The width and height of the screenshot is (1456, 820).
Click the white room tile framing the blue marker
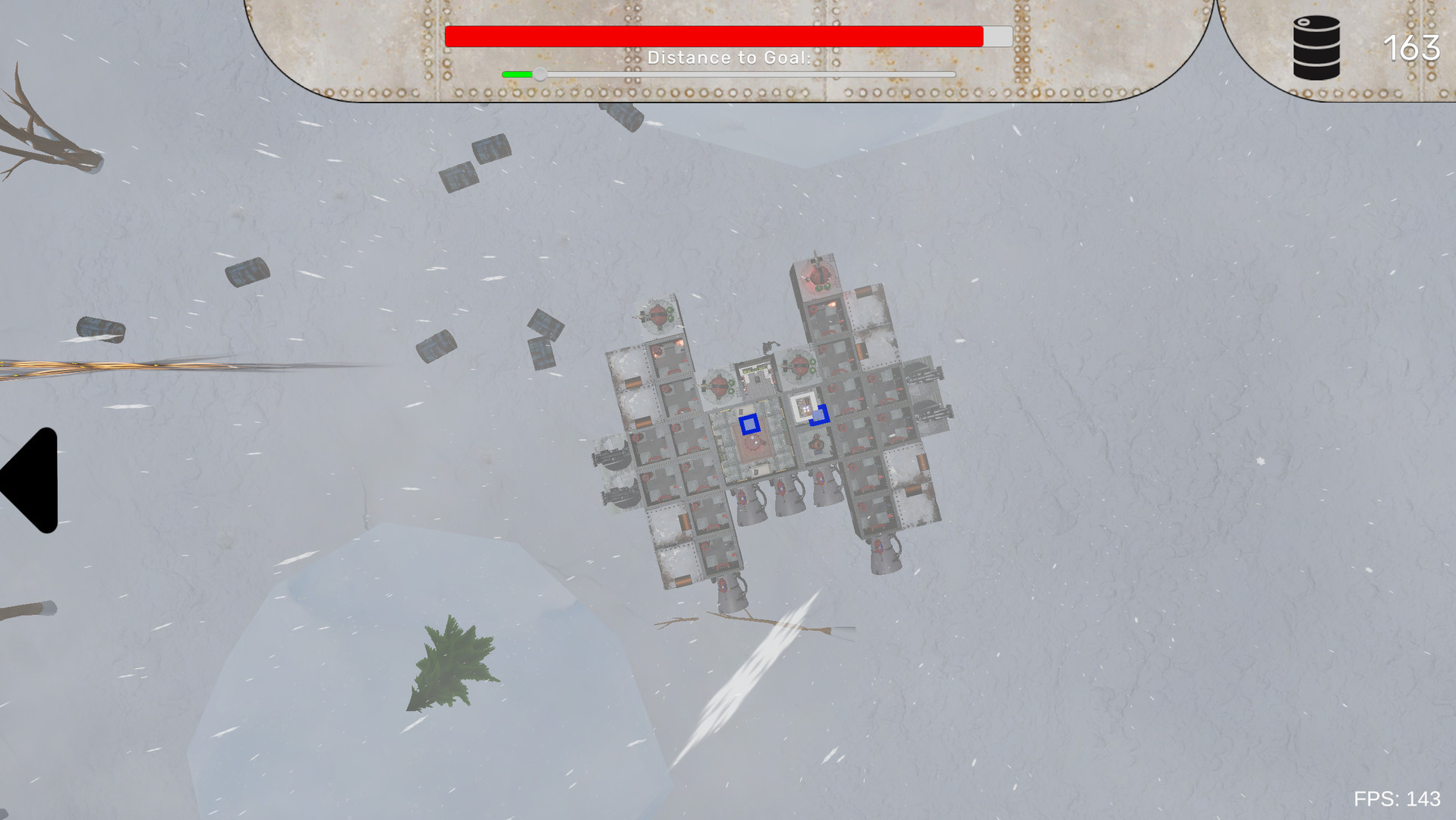point(802,405)
